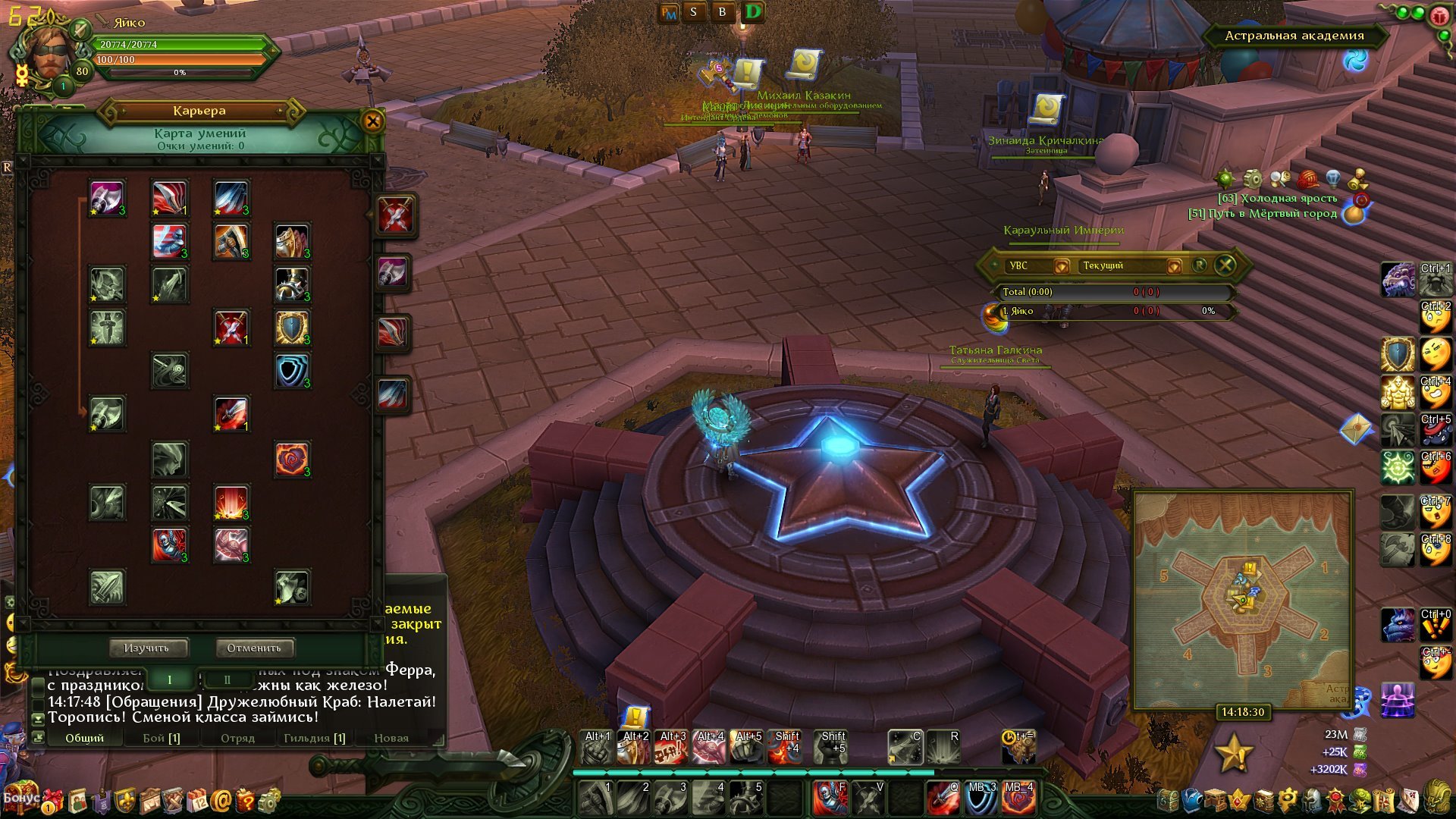Open the Гильдия chat tab
The image size is (1456, 819).
click(314, 738)
